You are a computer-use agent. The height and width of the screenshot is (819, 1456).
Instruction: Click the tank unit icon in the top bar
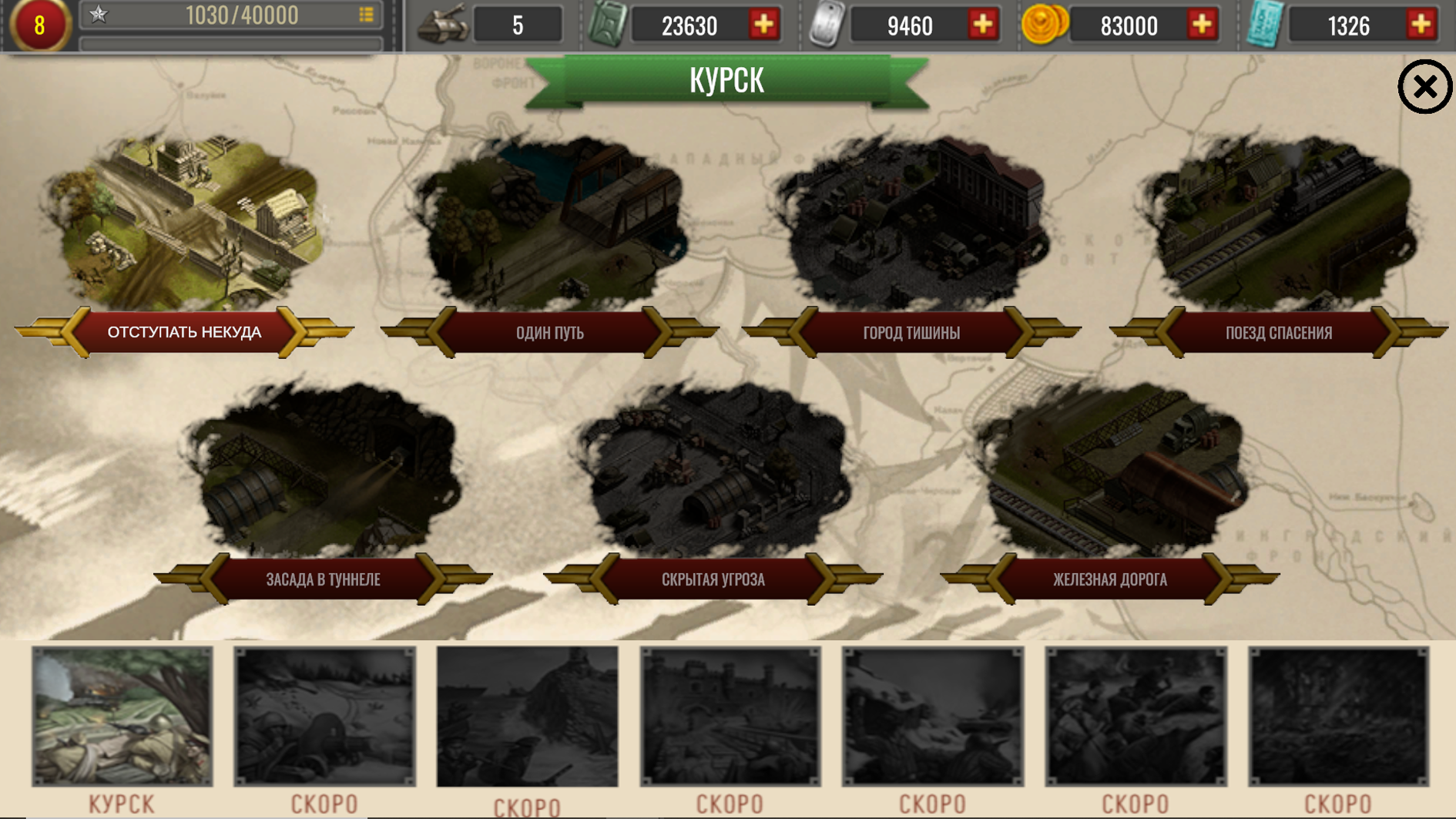(441, 25)
